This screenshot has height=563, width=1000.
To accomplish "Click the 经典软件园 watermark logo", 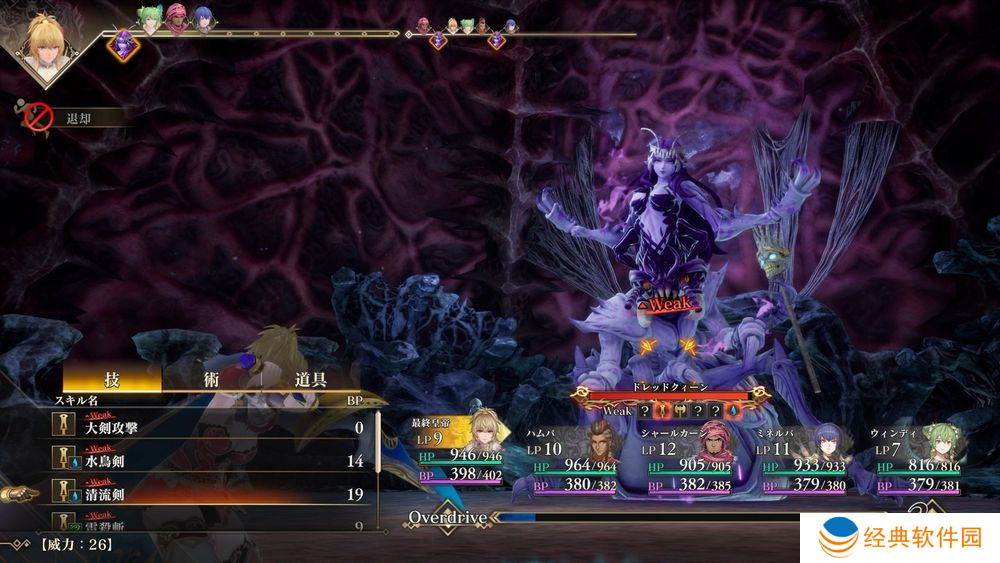I will point(900,539).
